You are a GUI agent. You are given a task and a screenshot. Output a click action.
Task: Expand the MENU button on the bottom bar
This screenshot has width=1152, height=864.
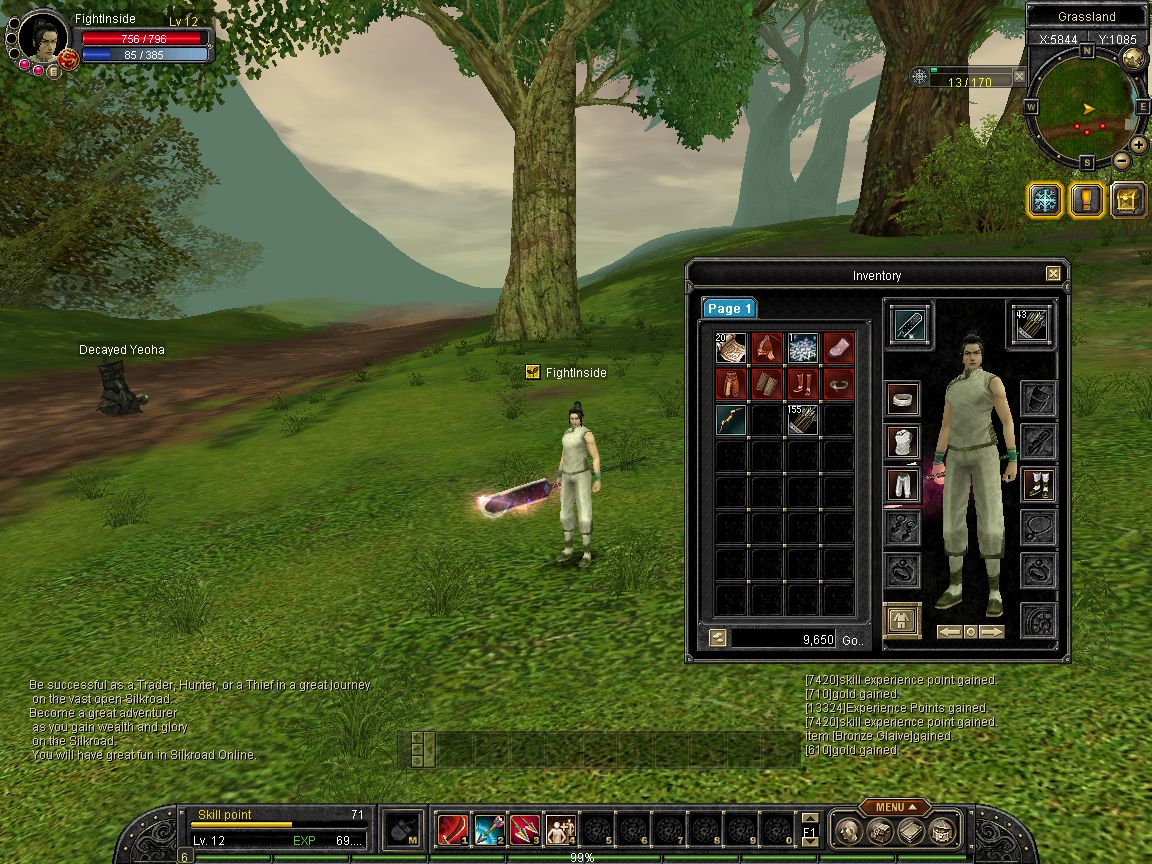(890, 807)
